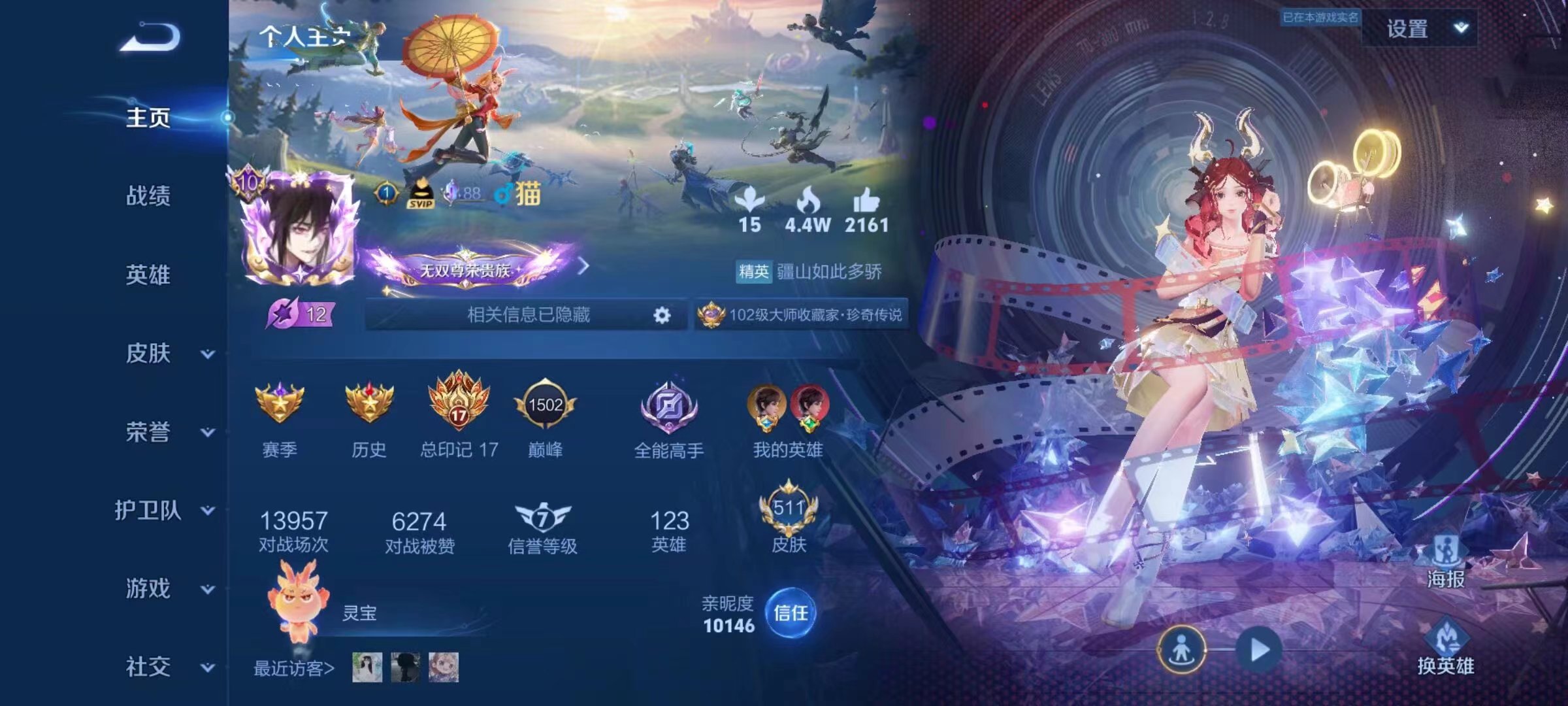Viewport: 1568px width, 706px height.
Task: Switch to the 社交 tab
Action: tap(147, 667)
